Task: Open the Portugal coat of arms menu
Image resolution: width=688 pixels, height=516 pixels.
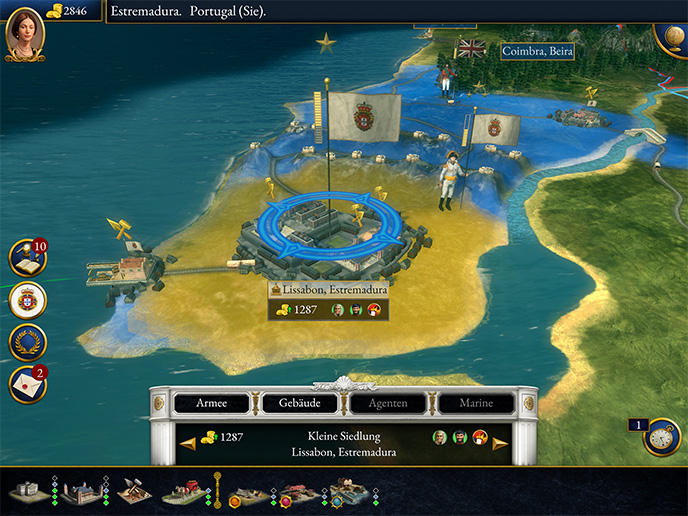Action: click(x=27, y=300)
